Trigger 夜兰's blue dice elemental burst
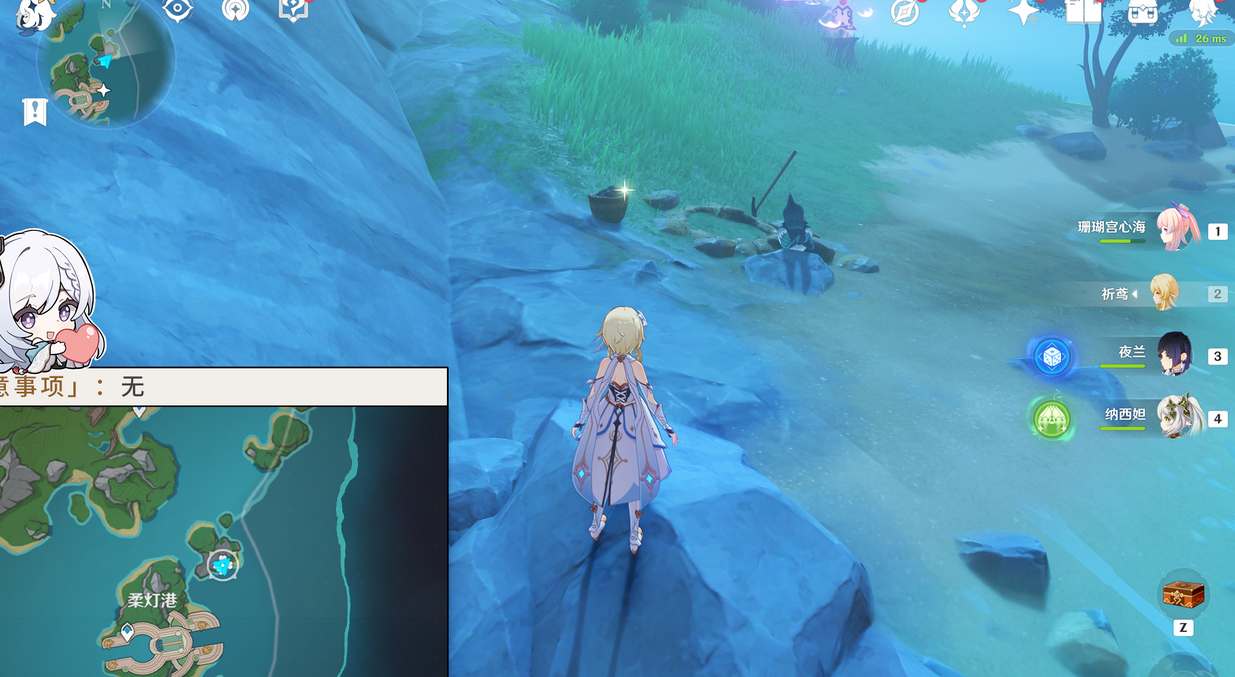 pyautogui.click(x=1052, y=357)
